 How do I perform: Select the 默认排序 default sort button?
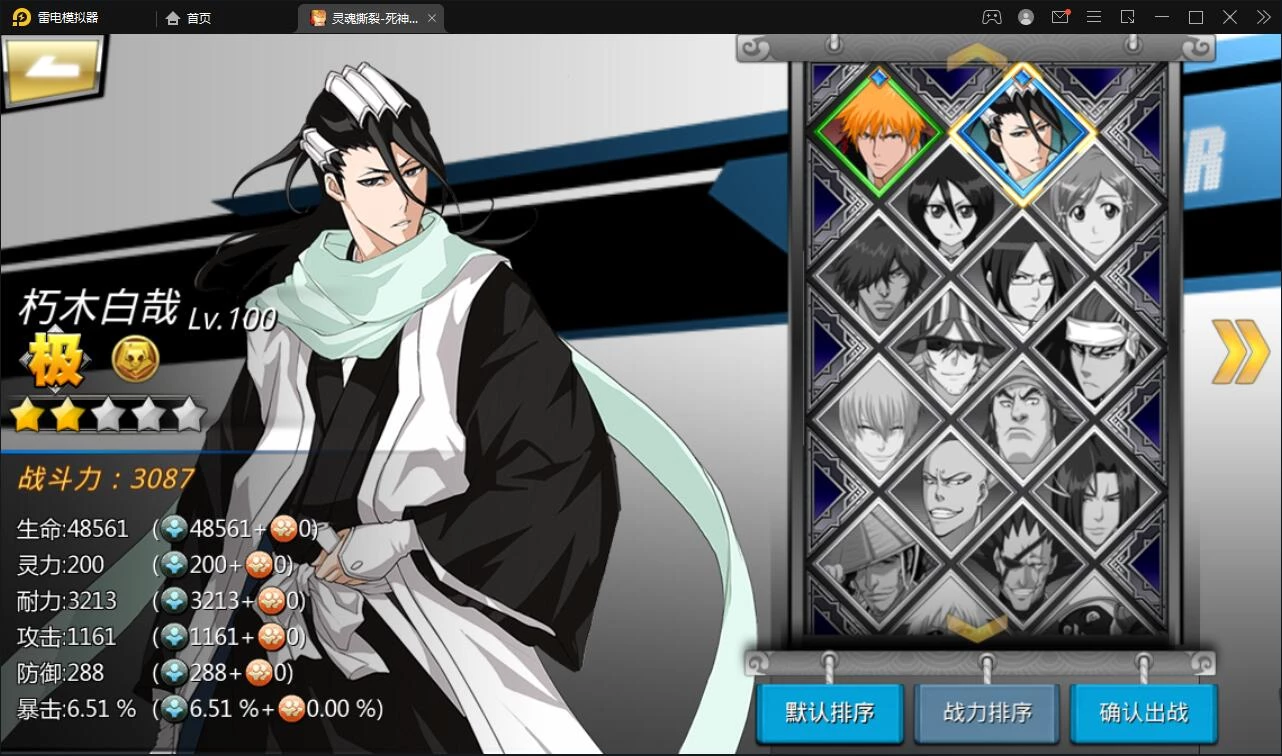tap(830, 712)
